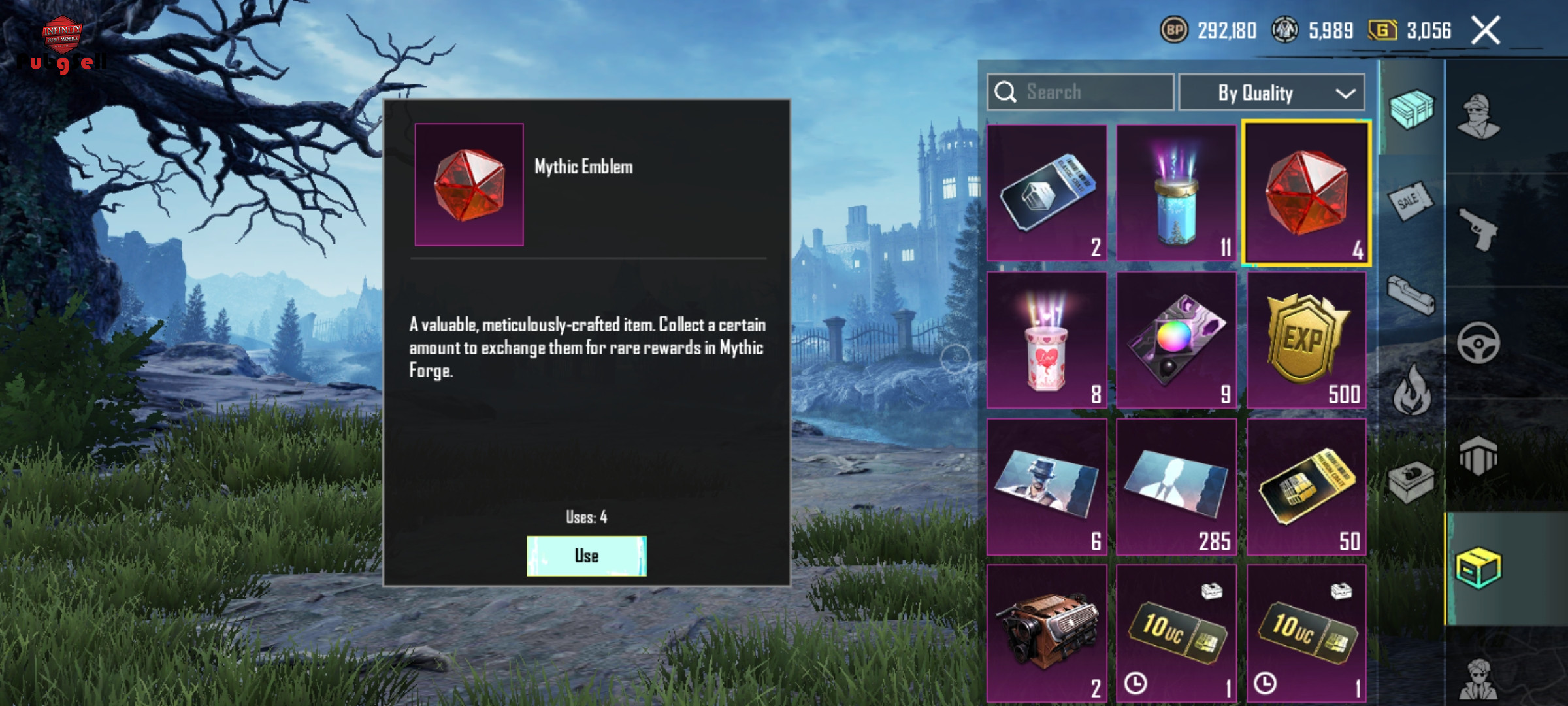1568x706 pixels.
Task: Use the Mythic Emblem item
Action: click(x=586, y=556)
